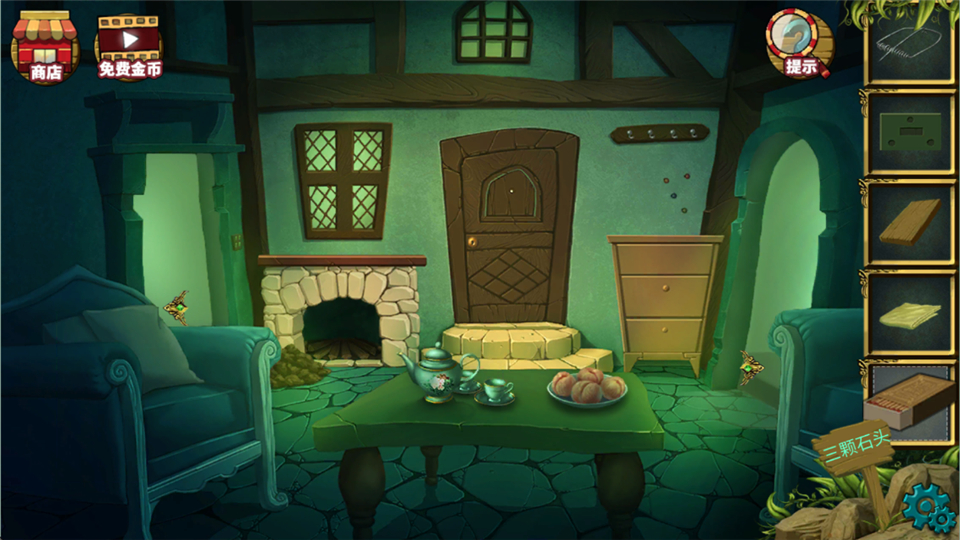This screenshot has width=960, height=540.
Task: Watch video for free coins (免费金币)
Action: pyautogui.click(x=128, y=46)
